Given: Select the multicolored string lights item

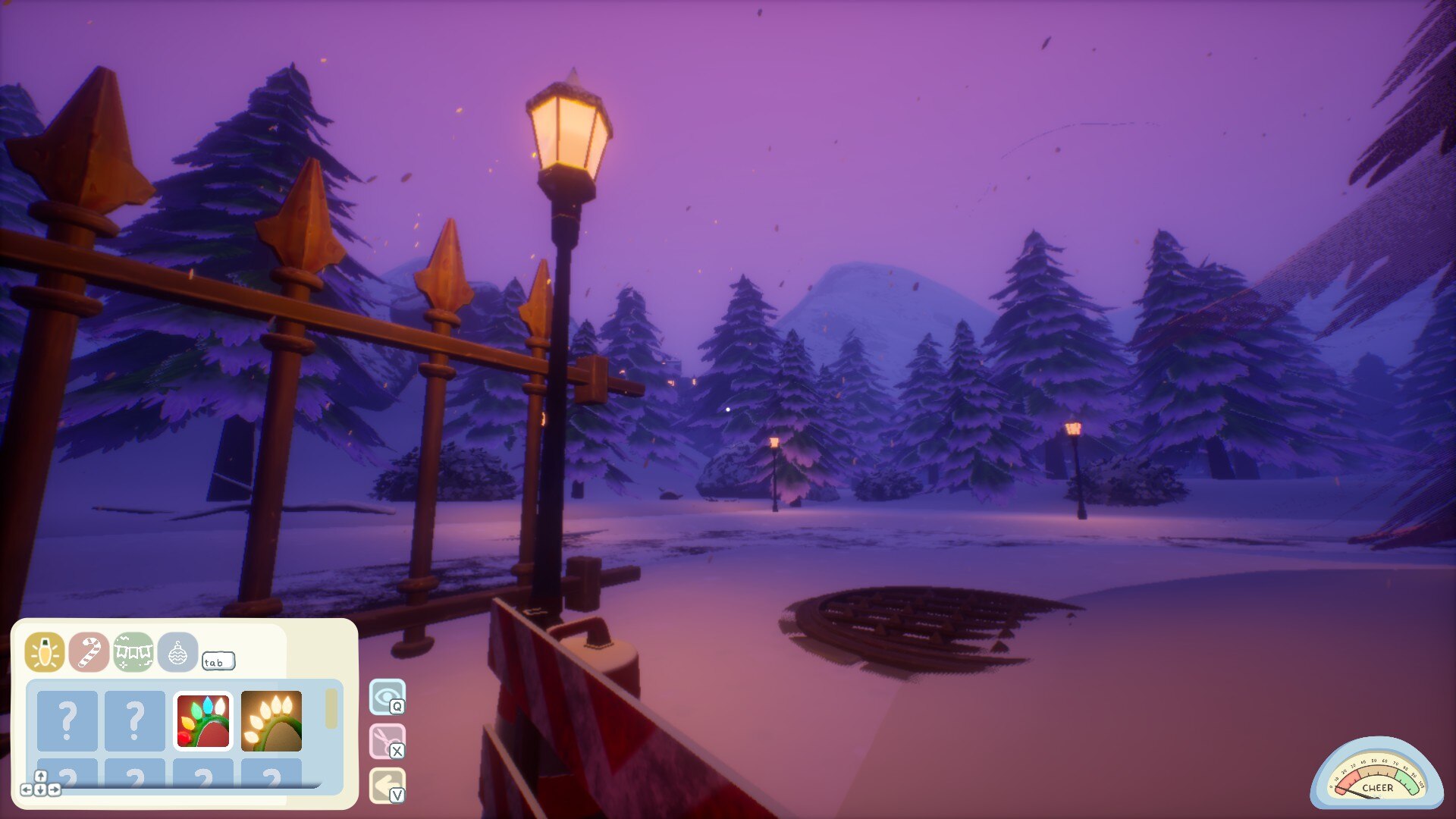Looking at the screenshot, I should (203, 720).
